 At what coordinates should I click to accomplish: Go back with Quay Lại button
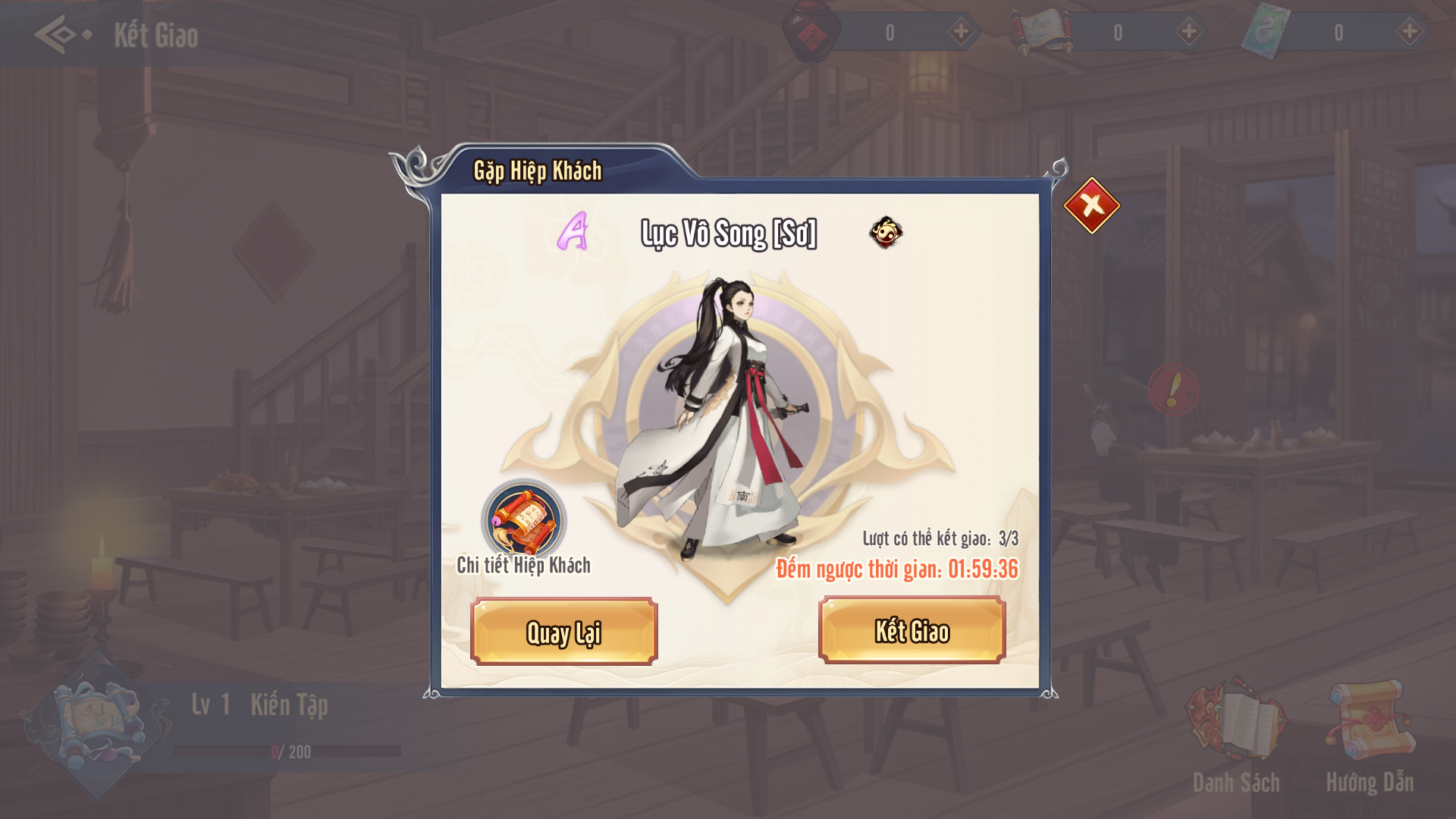click(x=563, y=632)
